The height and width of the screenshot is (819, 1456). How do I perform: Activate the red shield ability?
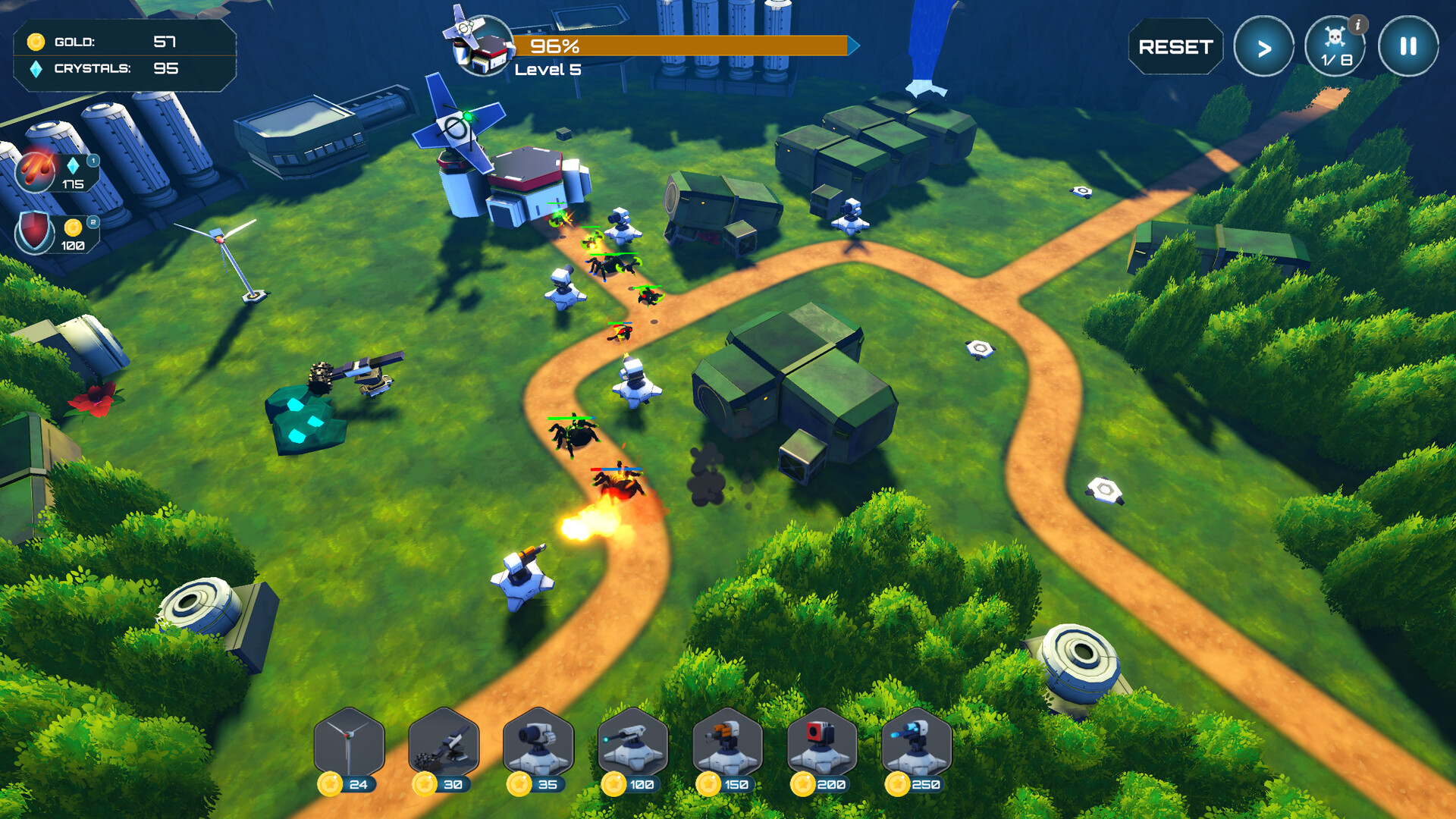pos(35,233)
